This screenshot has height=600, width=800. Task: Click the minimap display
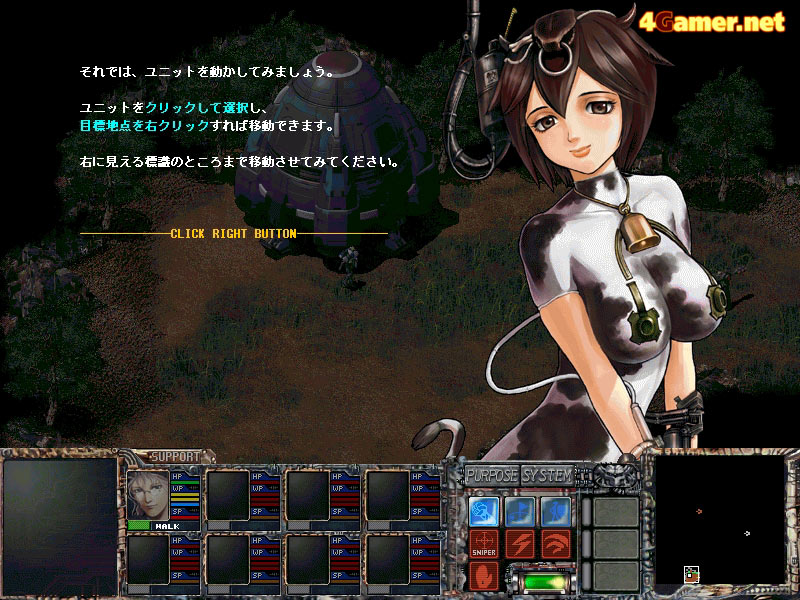pyautogui.click(x=719, y=520)
